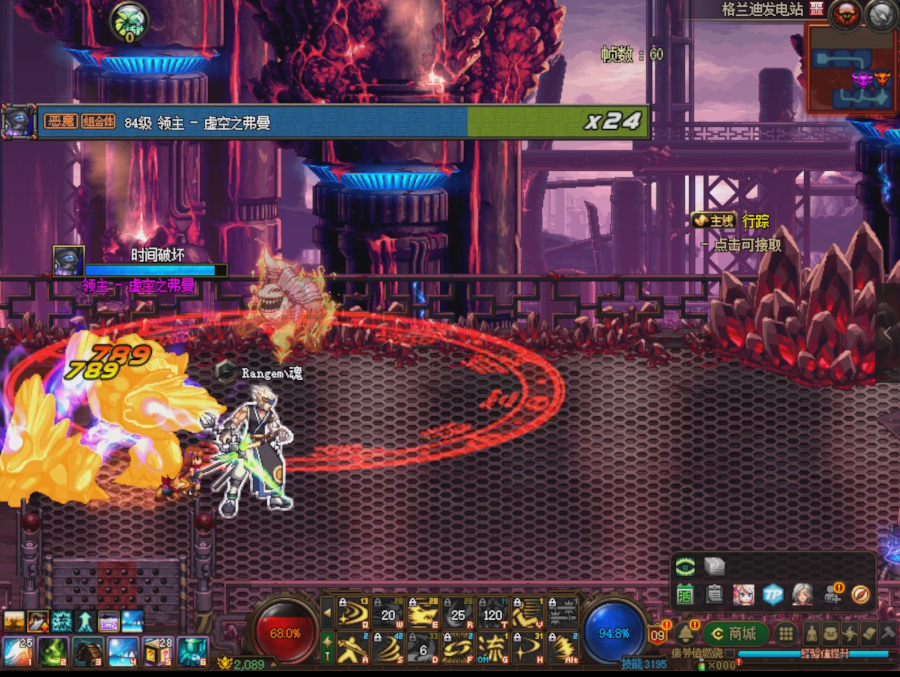Select the red bull-head icon above minimap
Viewport: 900px width, 677px height.
(x=845, y=13)
